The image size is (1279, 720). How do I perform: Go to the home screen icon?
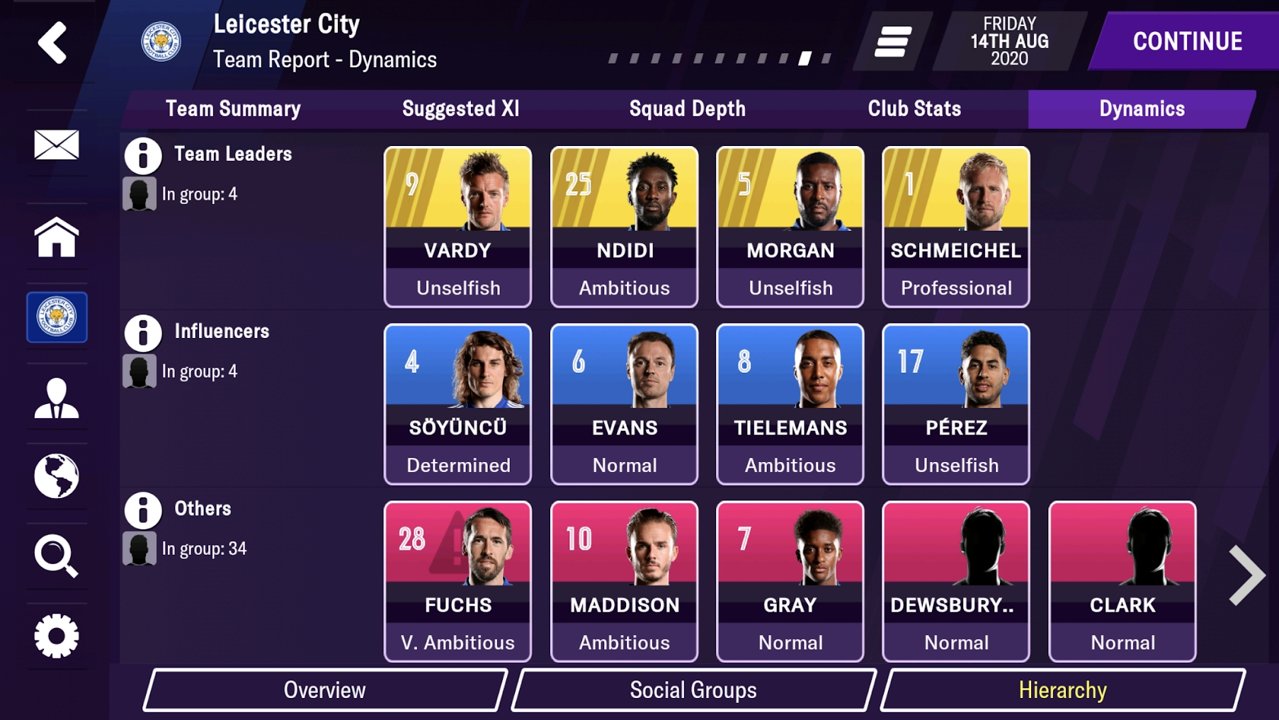coord(56,238)
